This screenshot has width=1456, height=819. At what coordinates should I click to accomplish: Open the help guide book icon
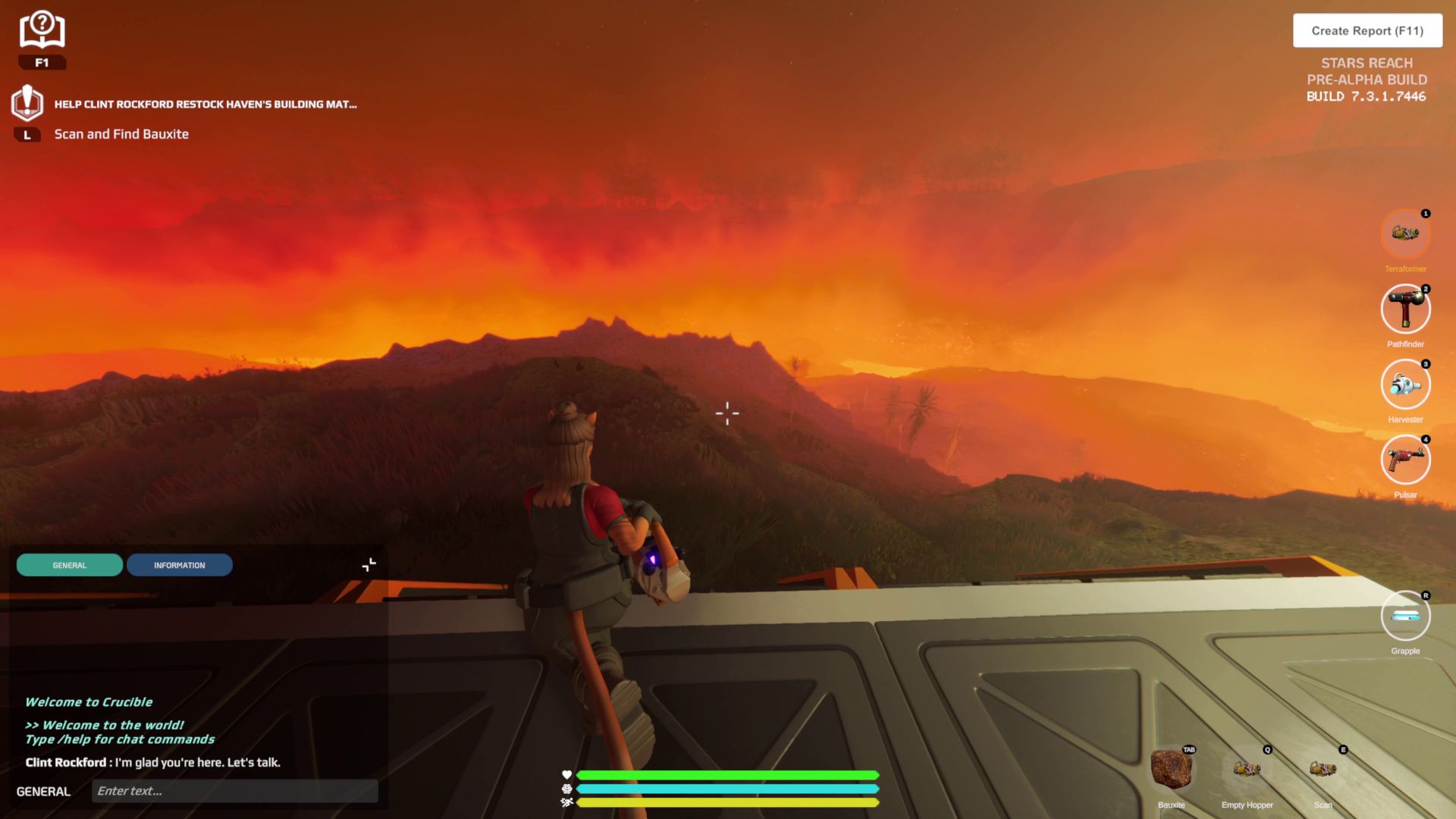42,30
